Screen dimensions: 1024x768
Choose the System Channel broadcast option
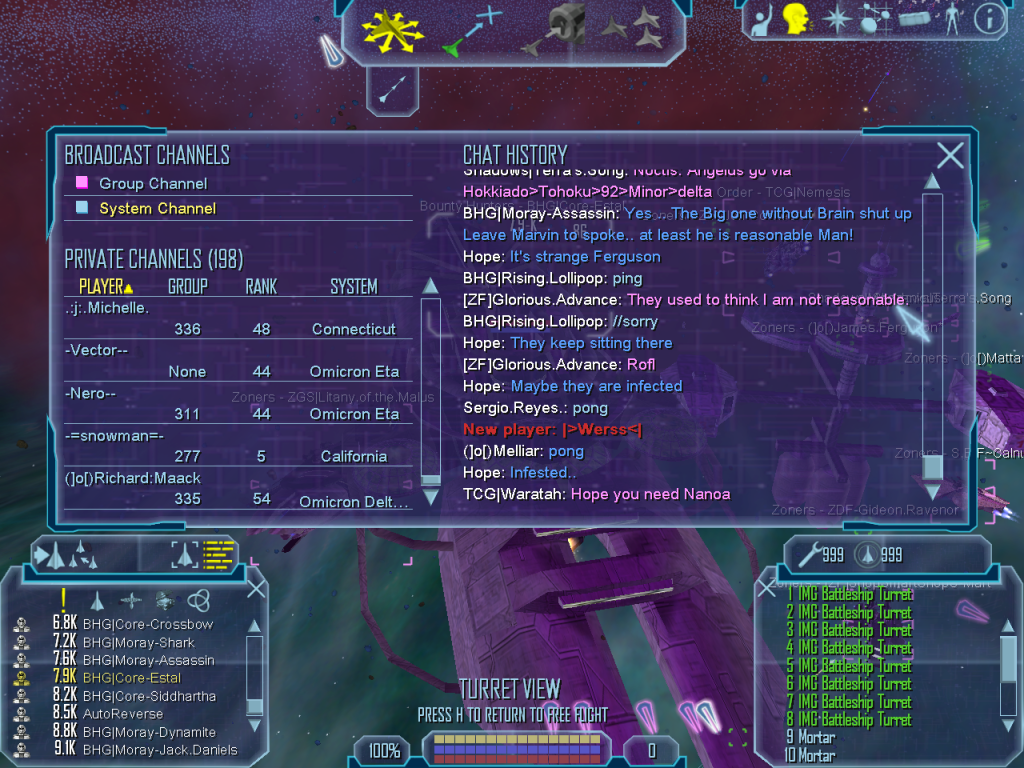tap(157, 209)
